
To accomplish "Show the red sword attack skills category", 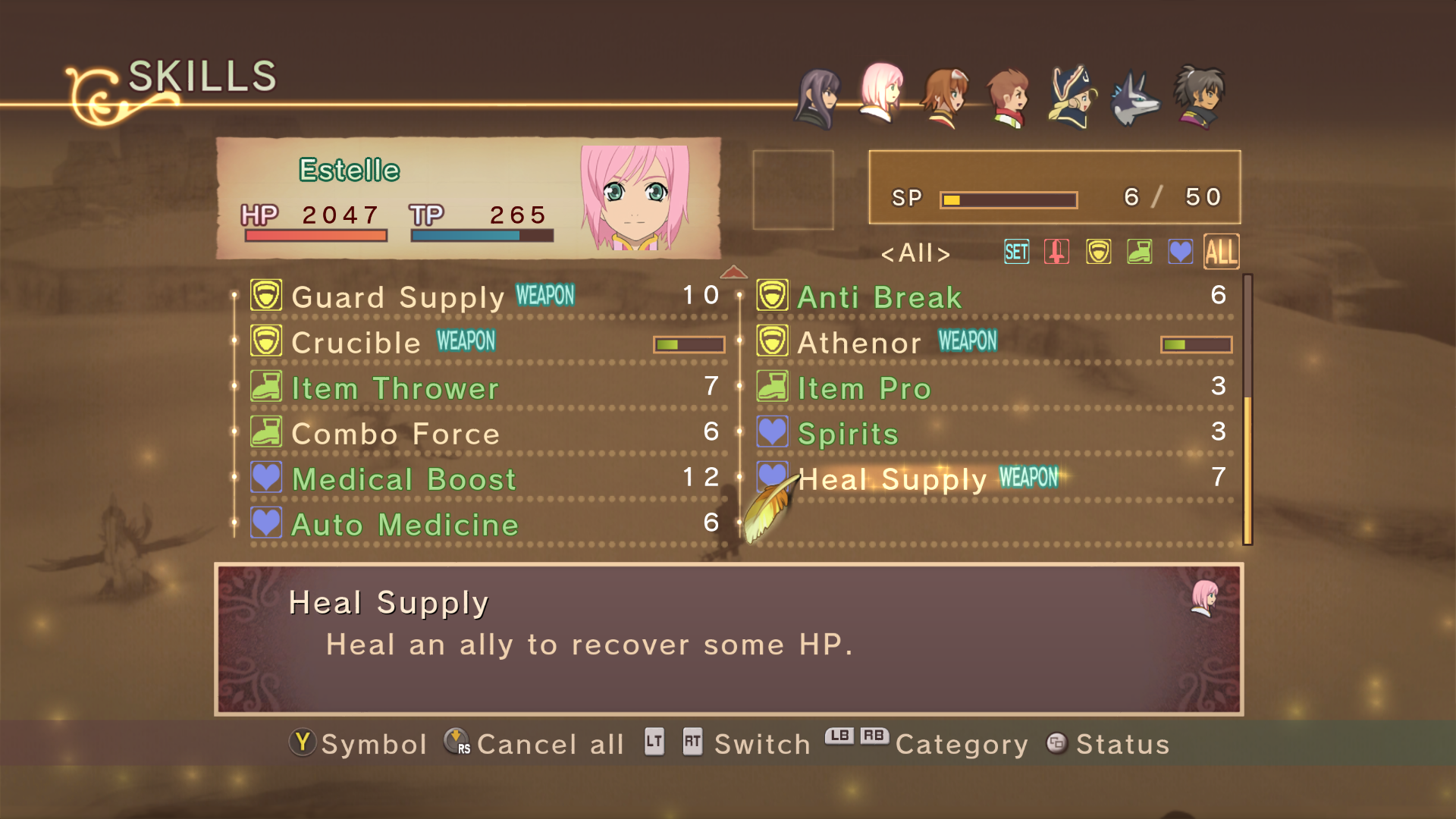I will coord(1056,252).
